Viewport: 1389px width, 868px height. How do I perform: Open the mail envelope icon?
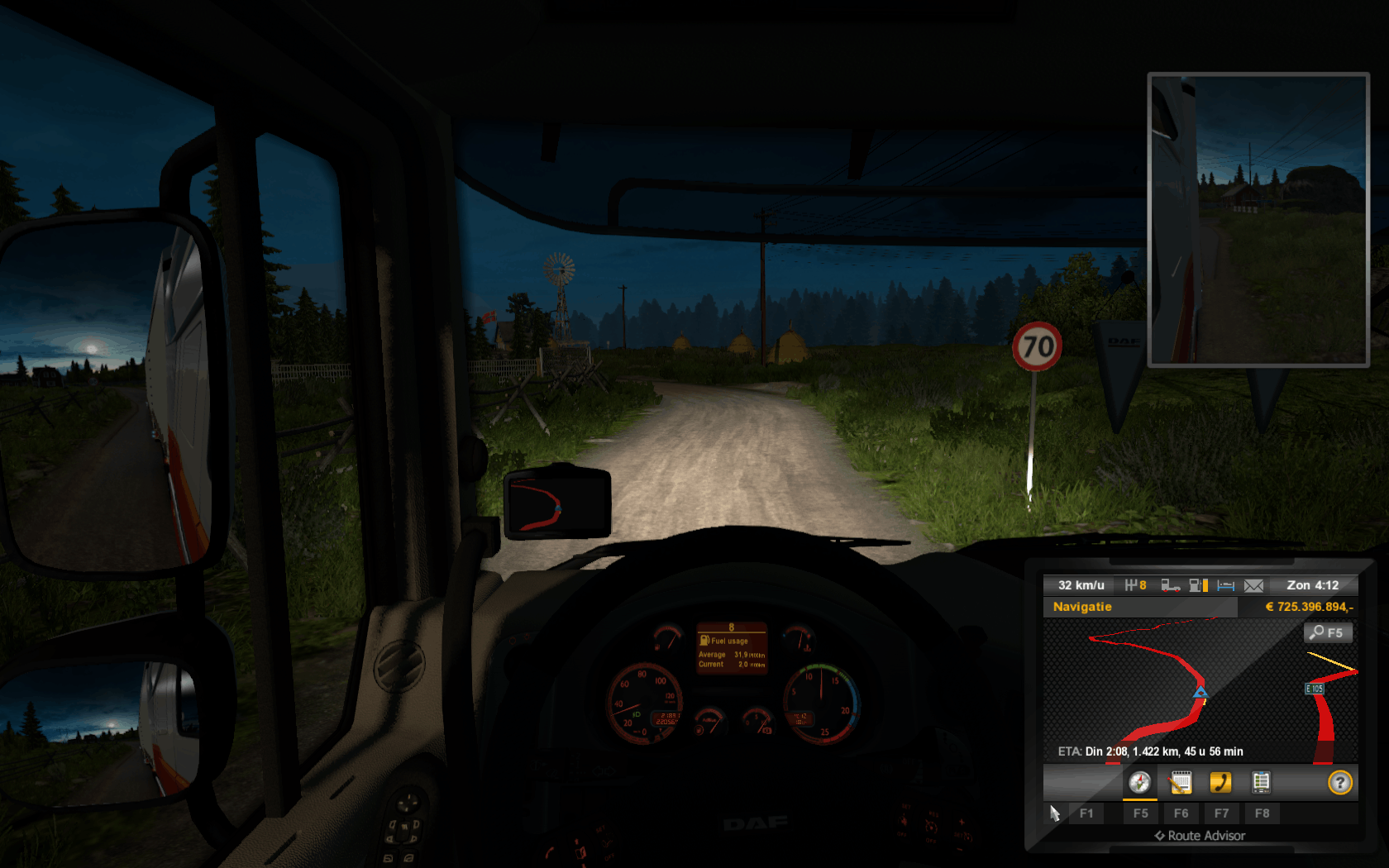pos(1253,585)
